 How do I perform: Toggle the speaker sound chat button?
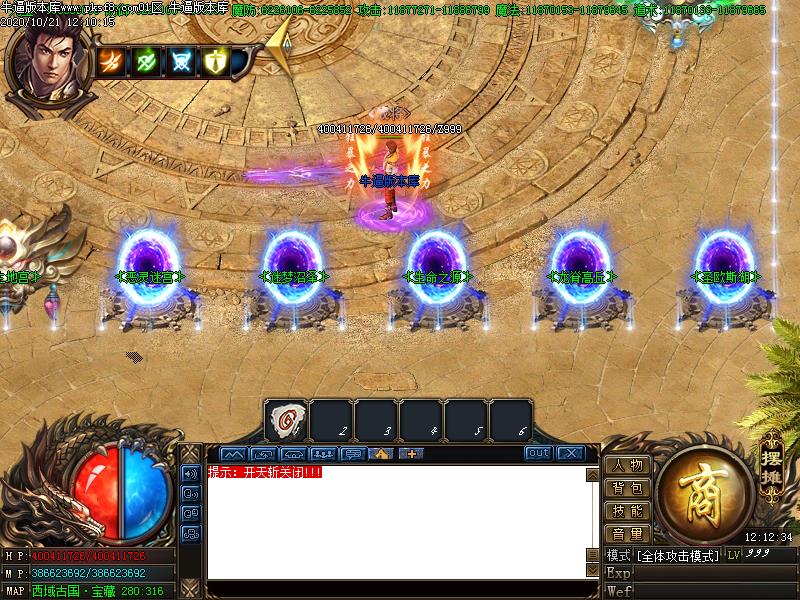coord(190,473)
